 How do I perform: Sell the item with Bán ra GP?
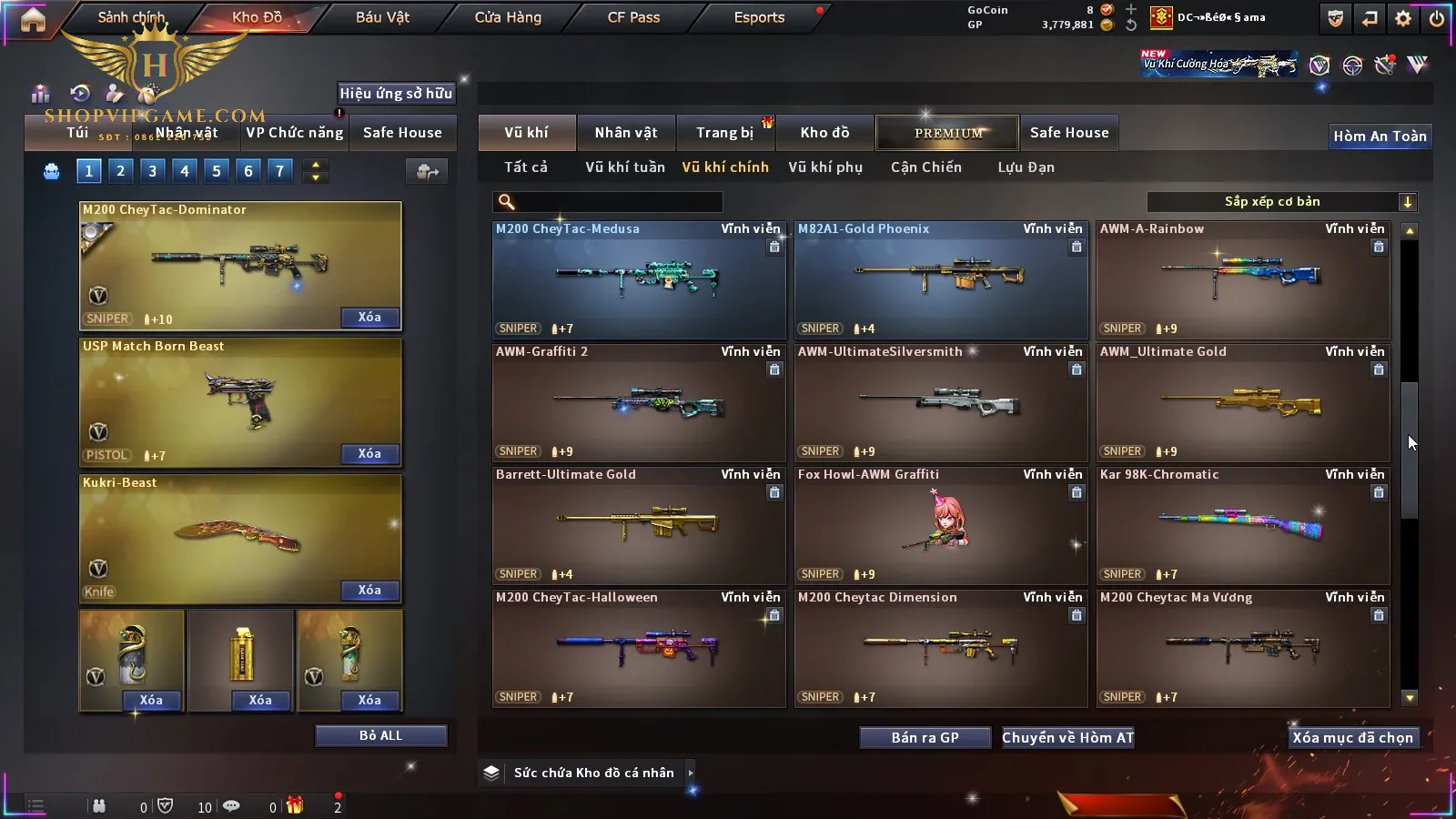[x=925, y=737]
